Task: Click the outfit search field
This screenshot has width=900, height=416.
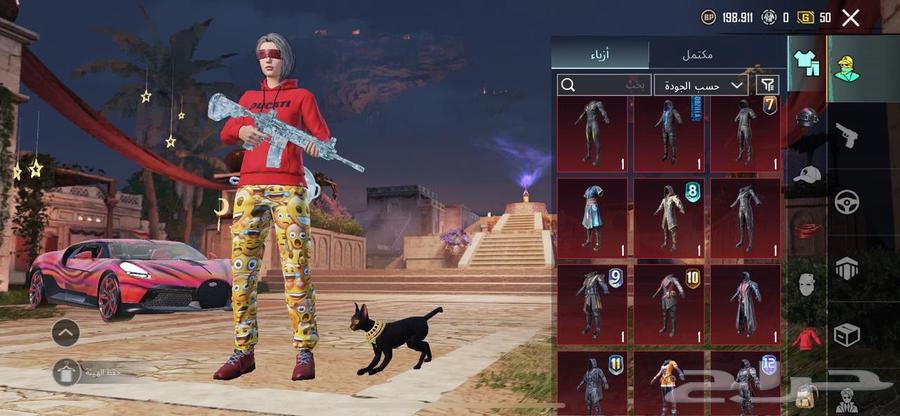Action: (x=604, y=85)
